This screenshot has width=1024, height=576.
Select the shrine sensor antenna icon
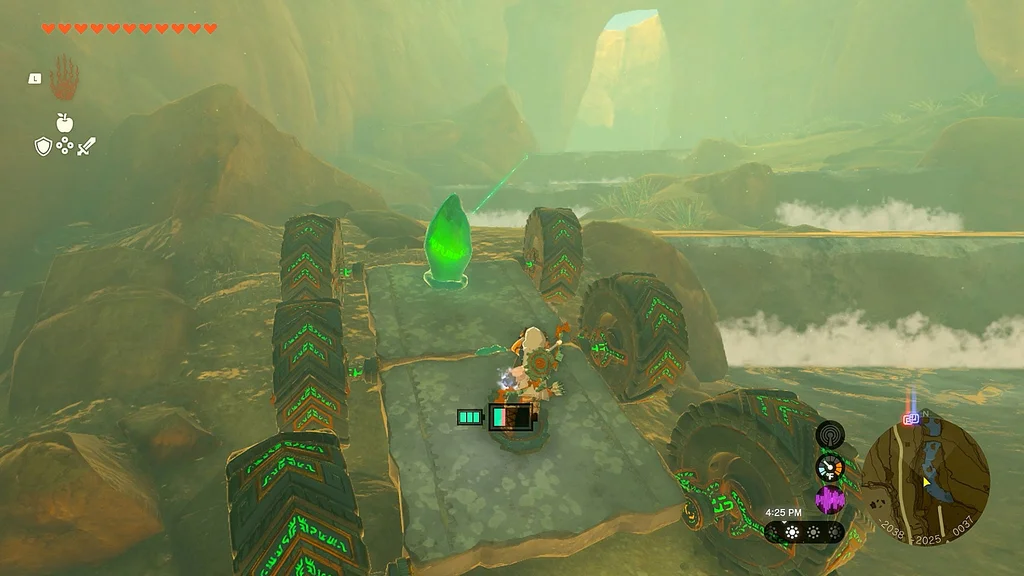[830, 434]
